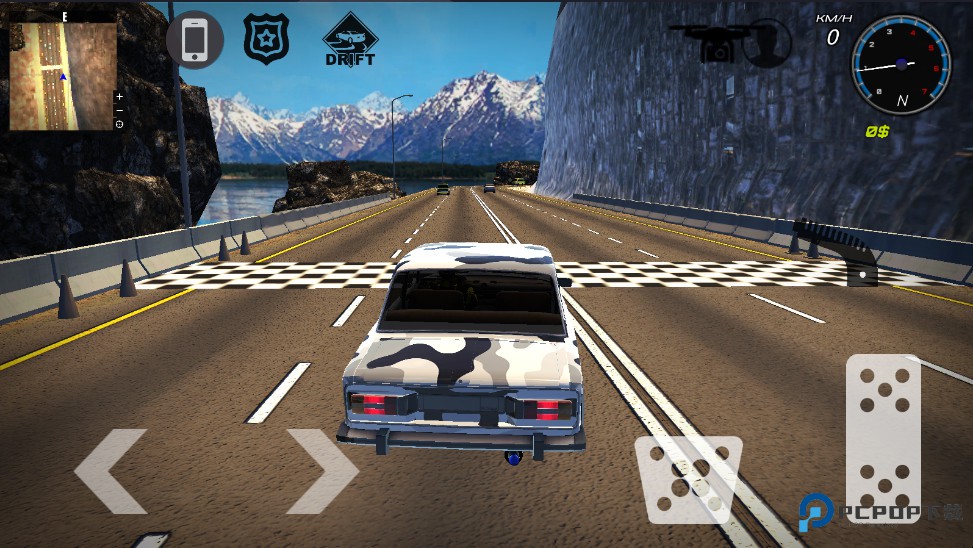Click the driver silhouette icon
The height and width of the screenshot is (548, 973).
point(767,42)
